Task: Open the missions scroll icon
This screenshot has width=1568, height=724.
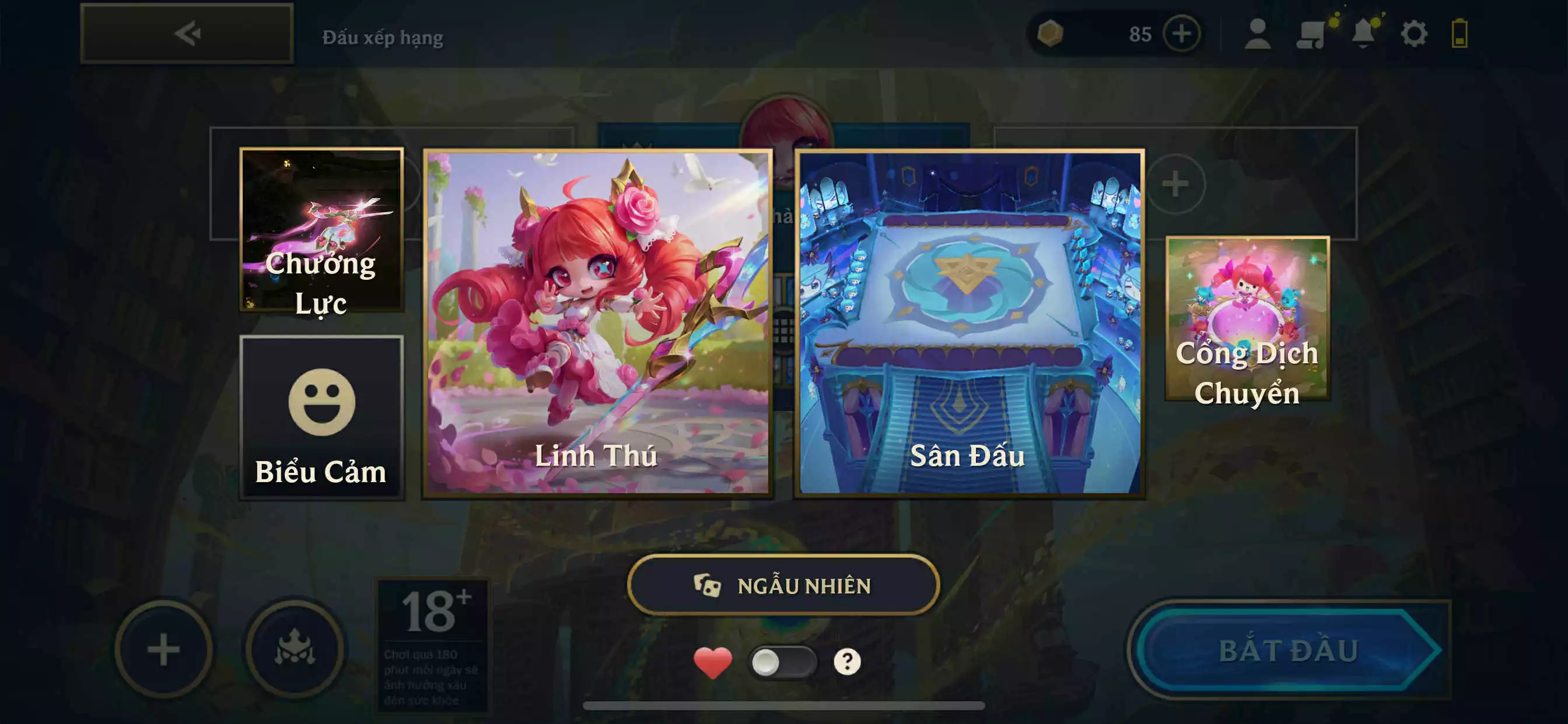Action: pos(1312,34)
